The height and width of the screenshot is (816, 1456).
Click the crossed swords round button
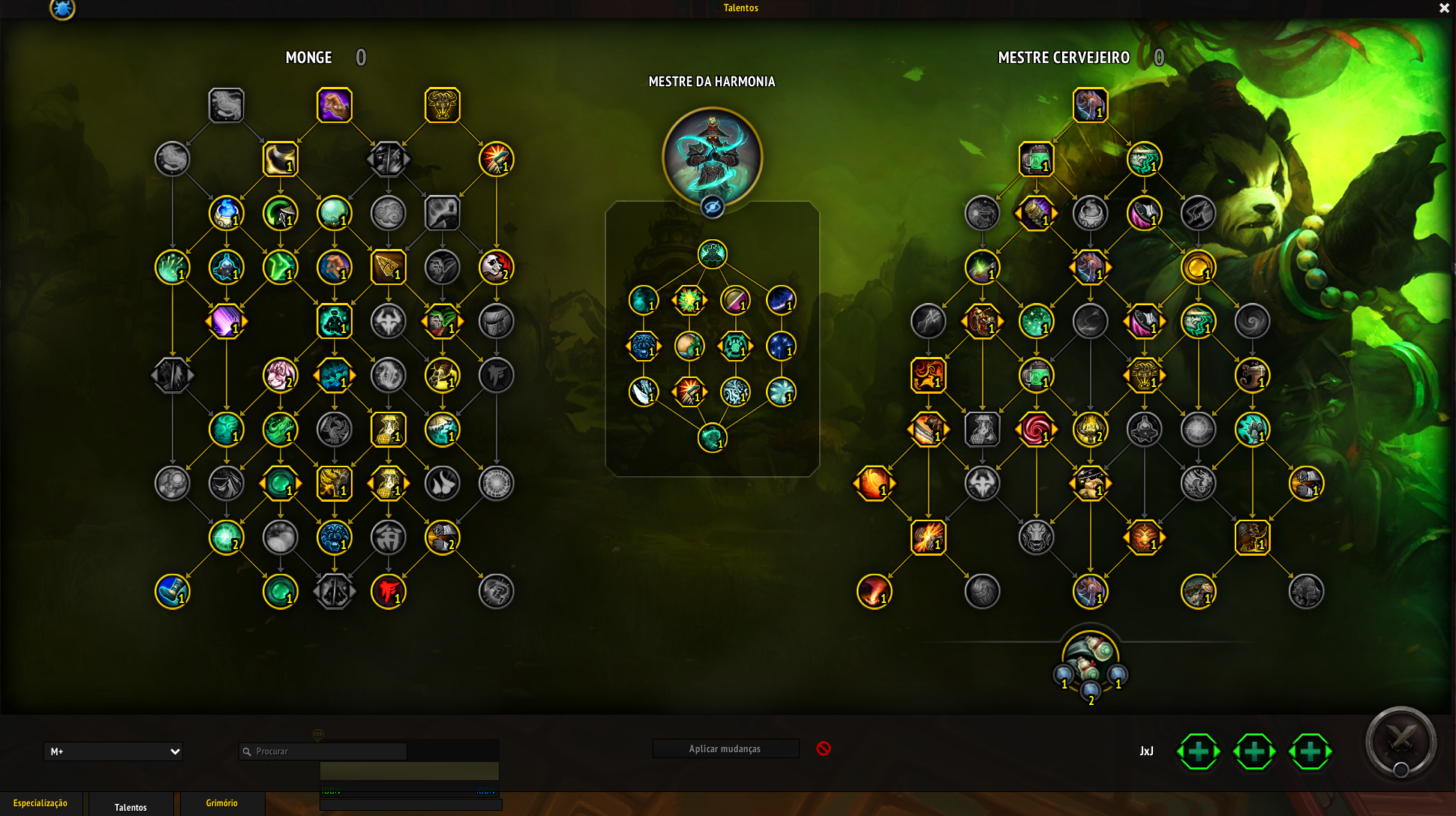(1400, 742)
